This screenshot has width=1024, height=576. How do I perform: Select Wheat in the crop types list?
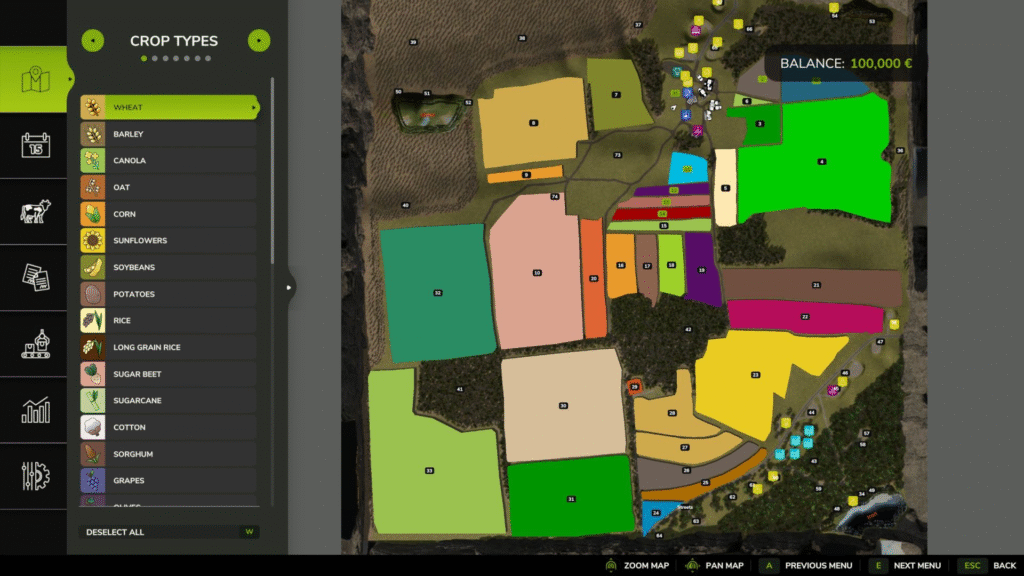coord(170,107)
